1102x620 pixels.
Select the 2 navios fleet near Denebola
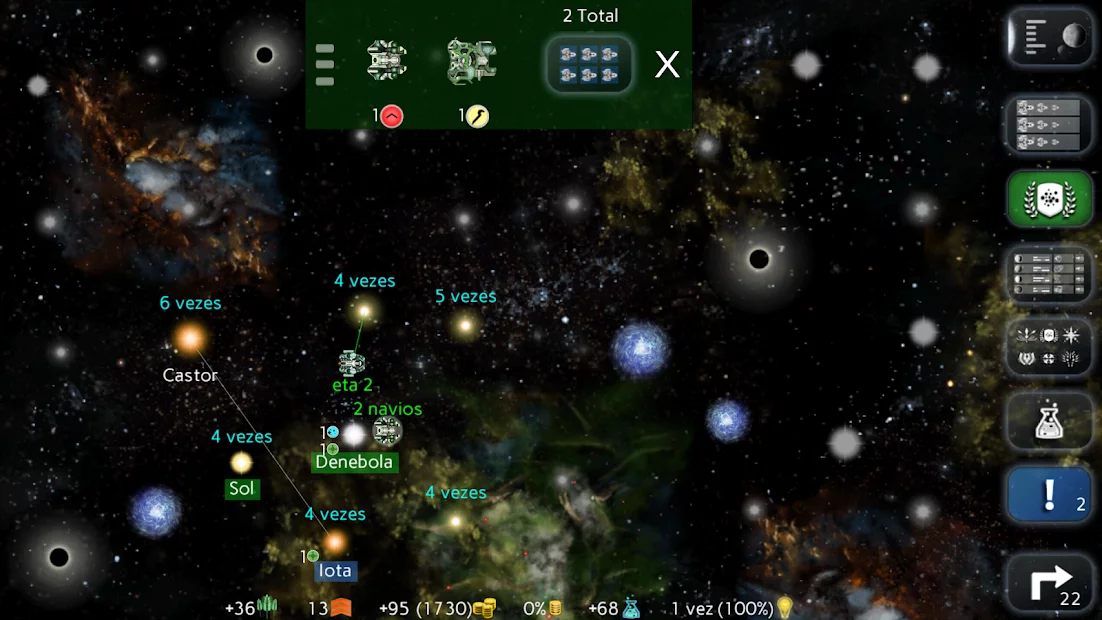[387, 432]
